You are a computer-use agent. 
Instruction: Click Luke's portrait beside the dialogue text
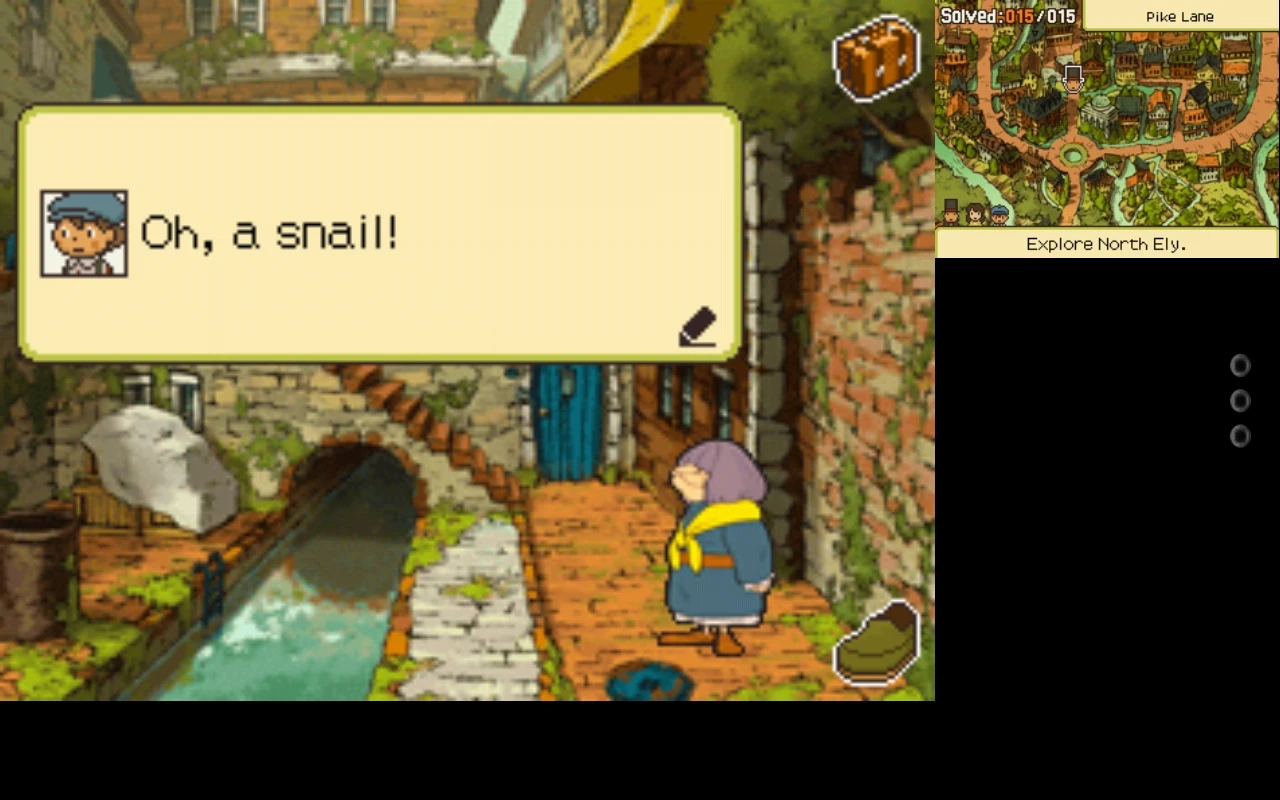84,233
